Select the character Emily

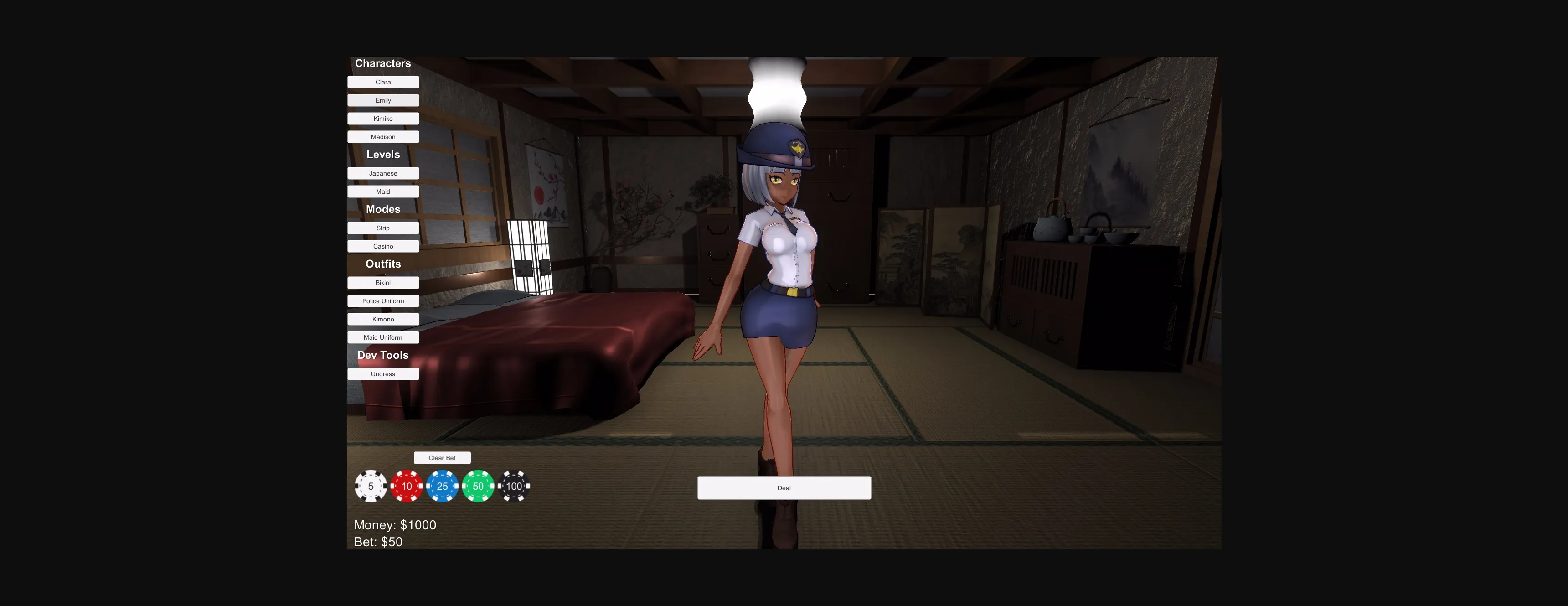tap(383, 100)
